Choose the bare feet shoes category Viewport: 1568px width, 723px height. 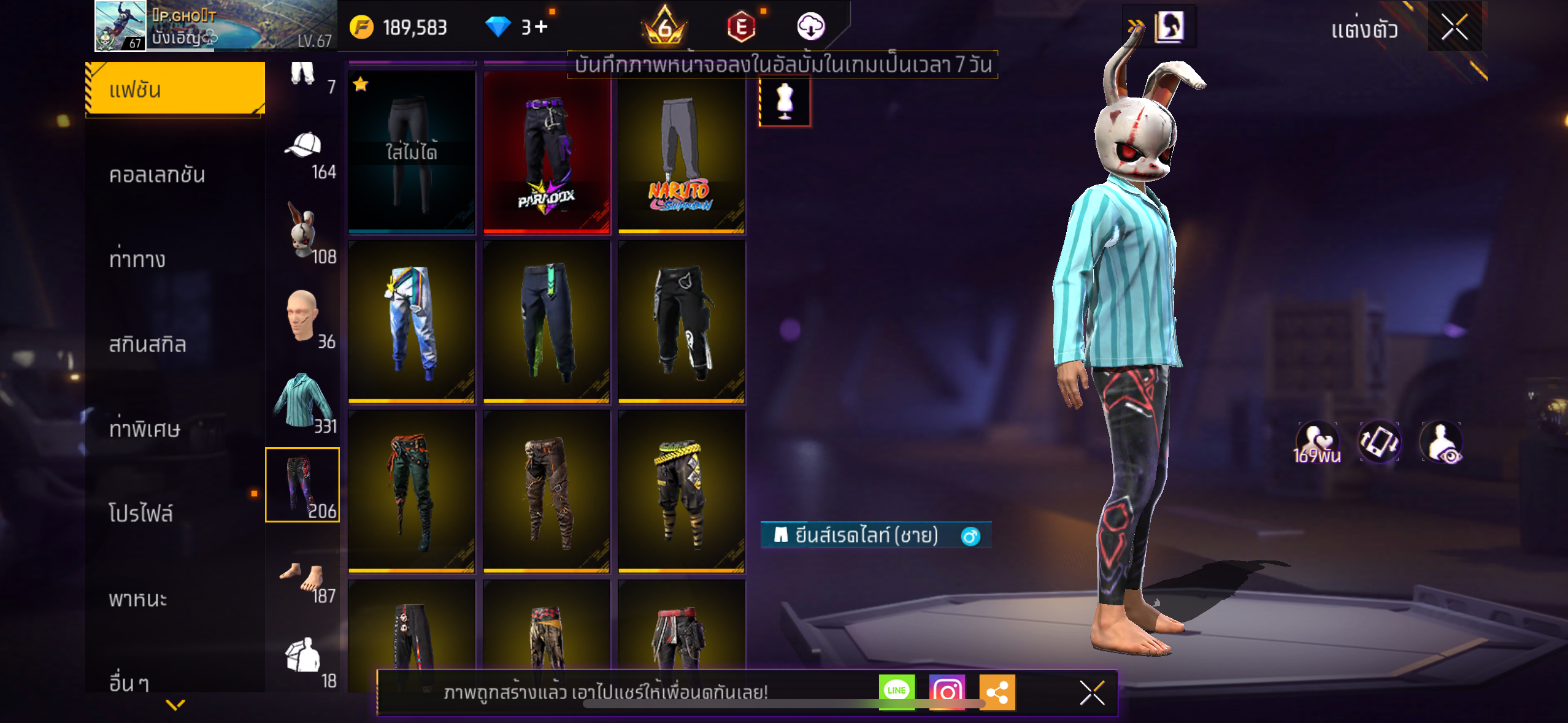[302, 576]
